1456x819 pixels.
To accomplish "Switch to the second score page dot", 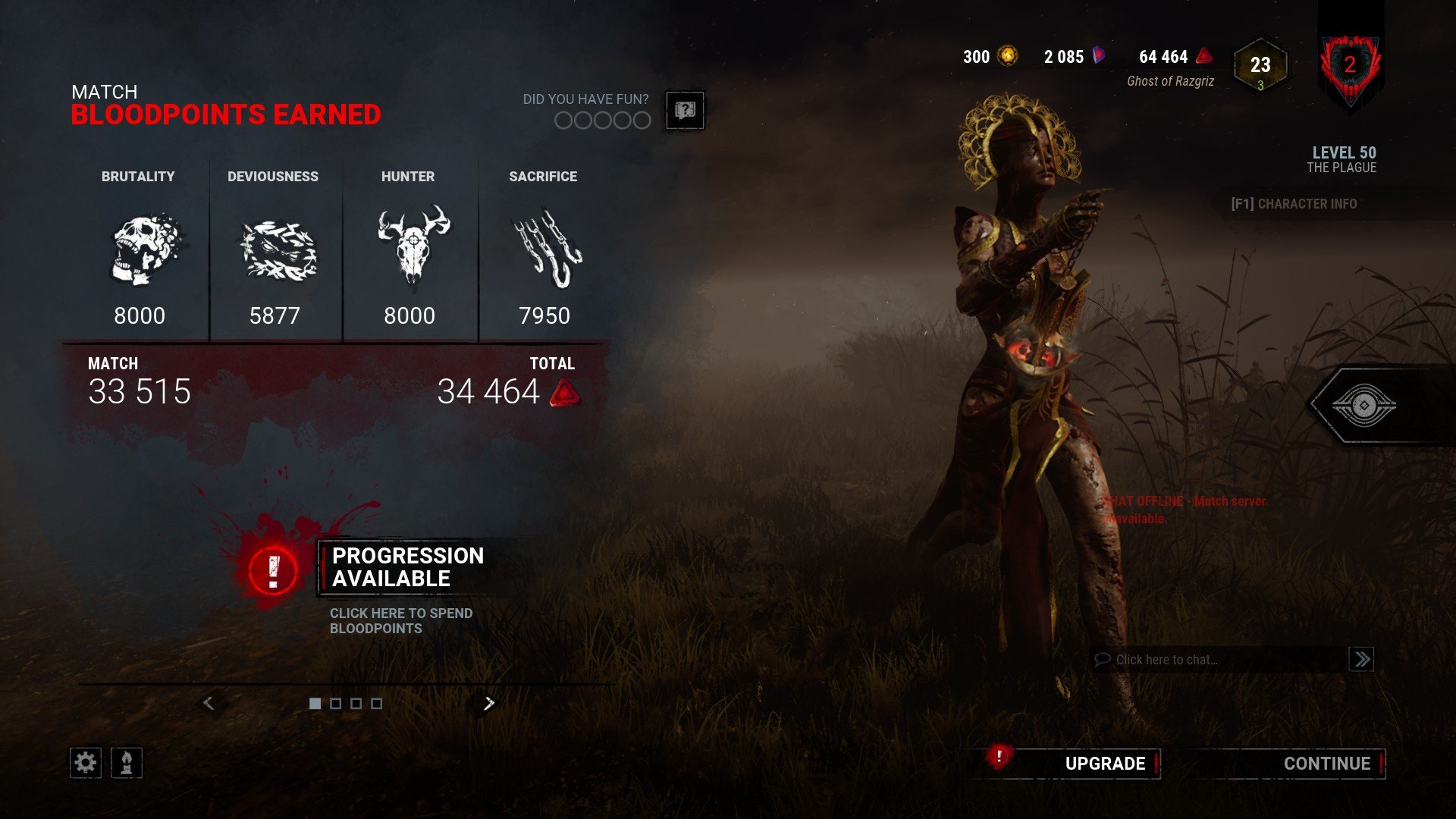I will [335, 703].
